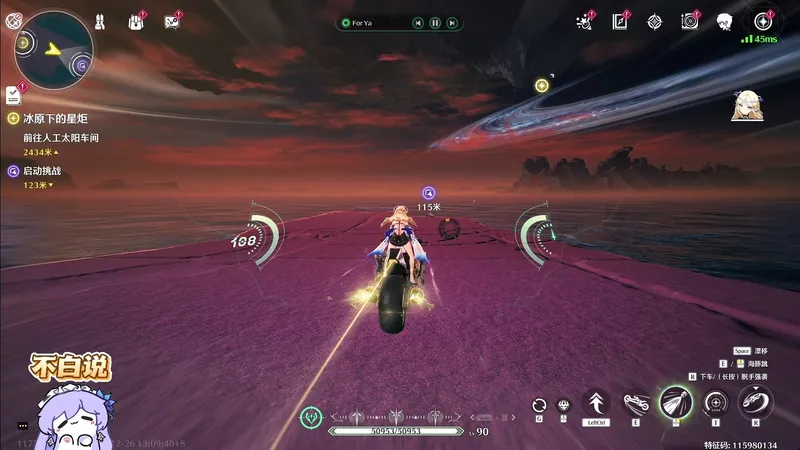Activate the dismount motorcycle skill
Viewport: 800px width, 450px height.
pyautogui.click(x=755, y=403)
